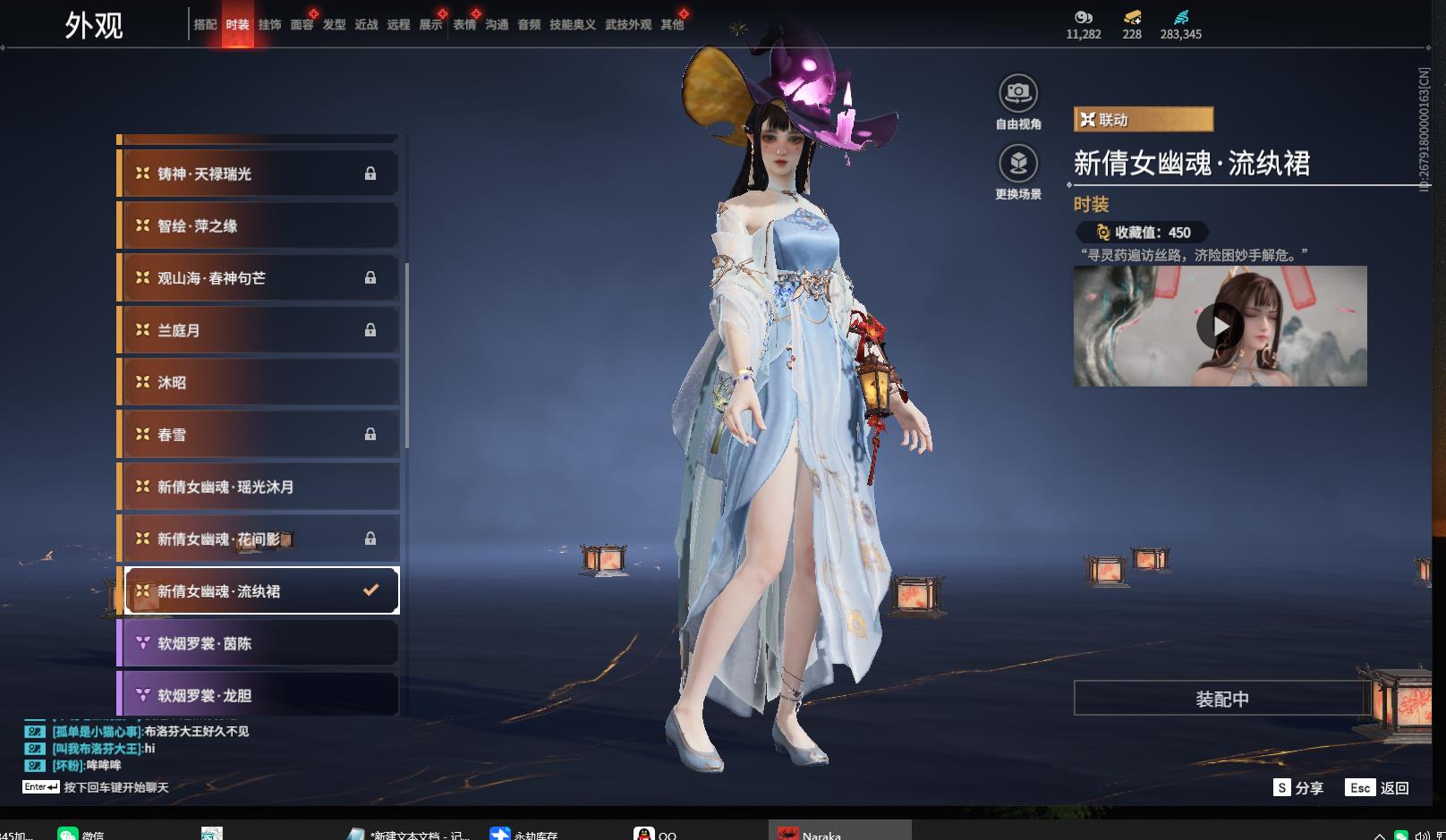This screenshot has height=840, width=1446.
Task: Click the 装配中 equip button
Action: (x=1221, y=699)
